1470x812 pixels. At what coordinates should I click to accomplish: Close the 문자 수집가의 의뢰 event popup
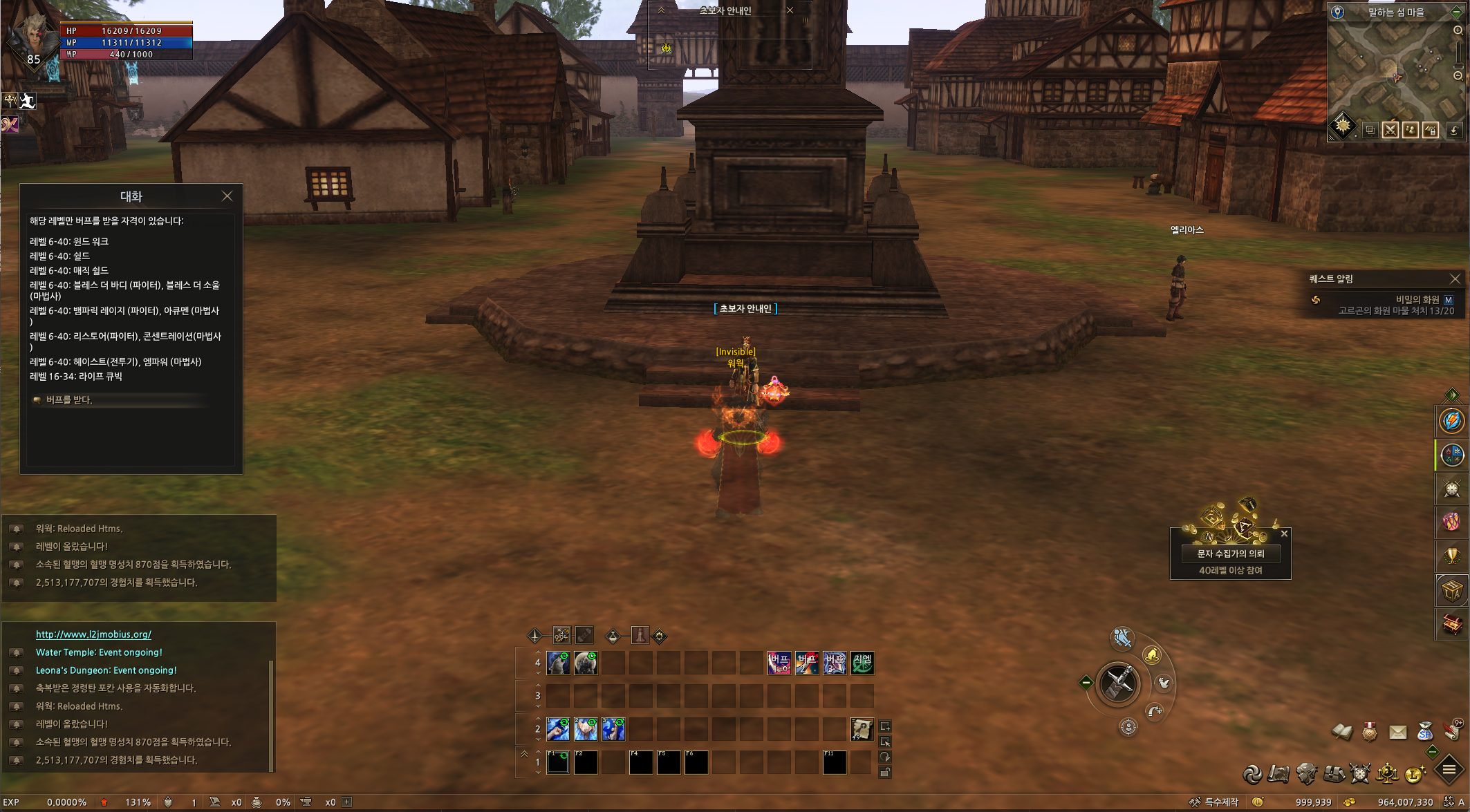coord(1284,534)
